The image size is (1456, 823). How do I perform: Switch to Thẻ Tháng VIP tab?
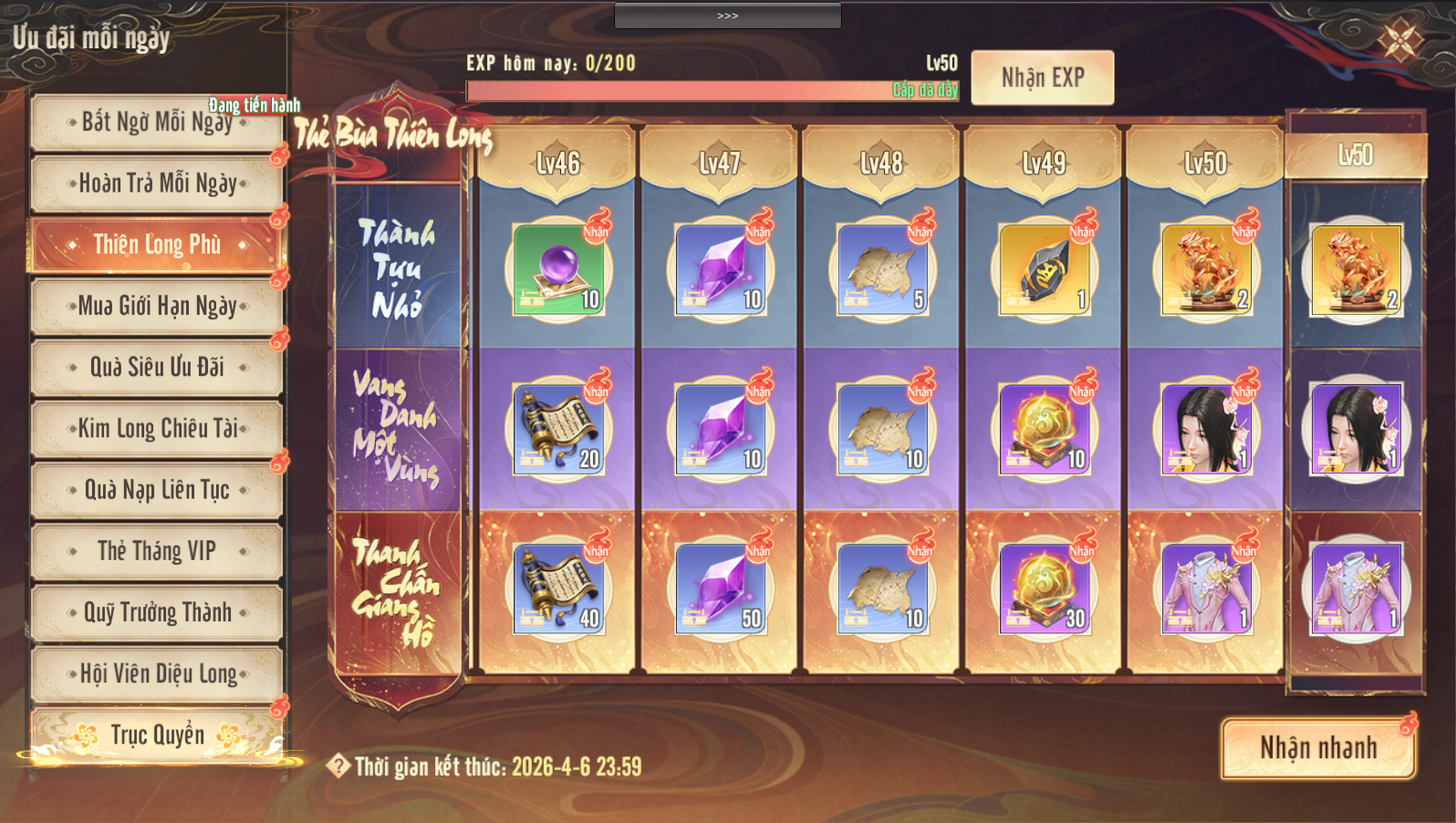coord(156,551)
